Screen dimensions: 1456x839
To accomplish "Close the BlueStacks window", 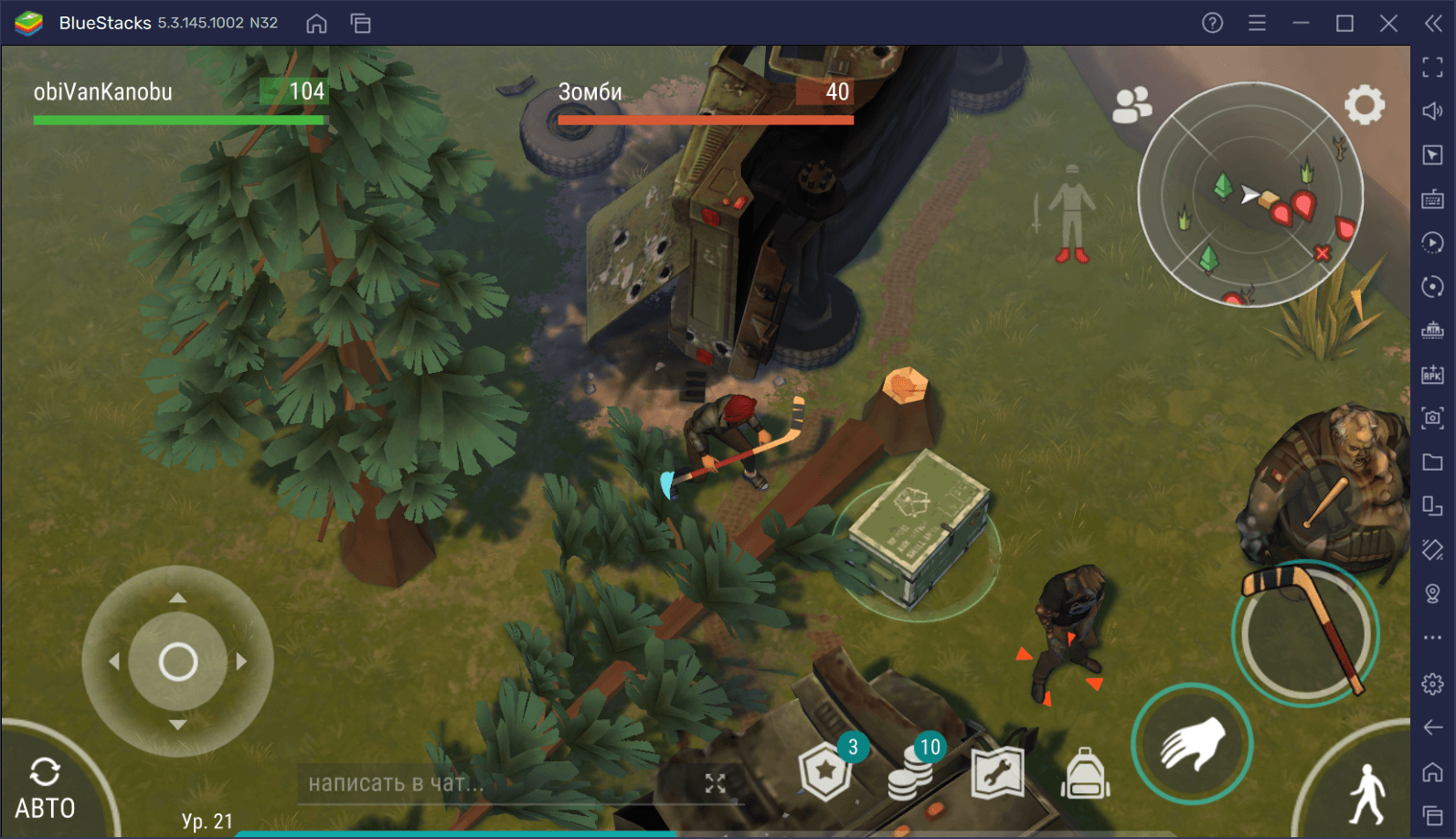I will click(x=1388, y=23).
